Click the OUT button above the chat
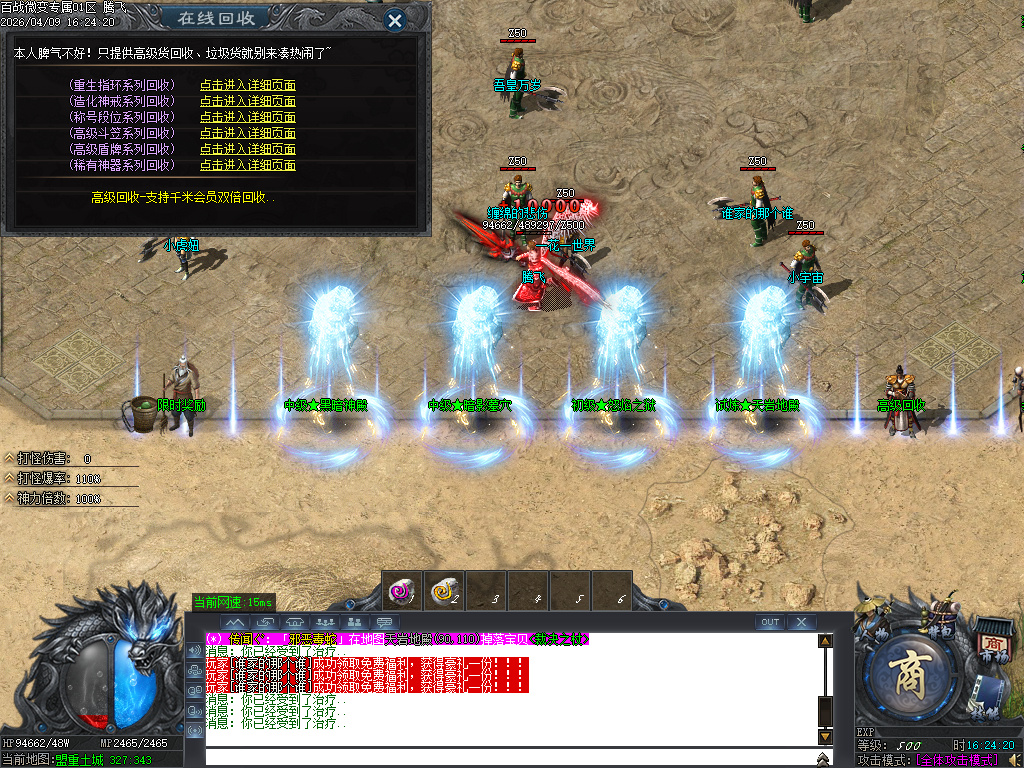This screenshot has height=768, width=1024. point(769,622)
